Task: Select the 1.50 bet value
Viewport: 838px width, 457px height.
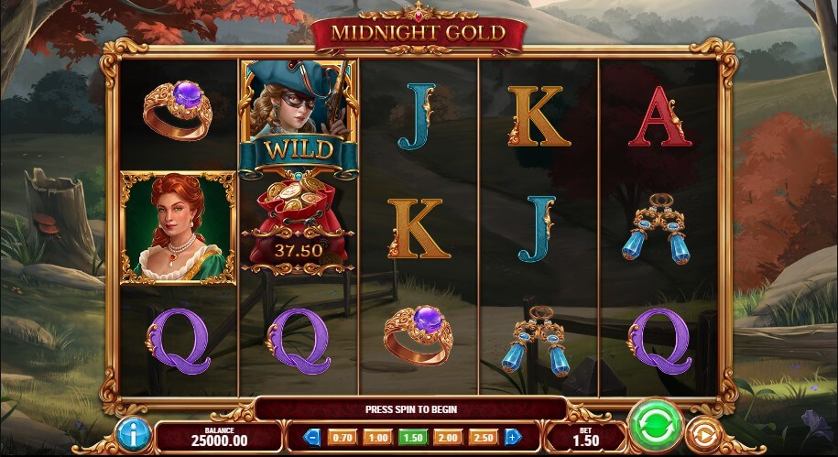Action: coord(412,437)
